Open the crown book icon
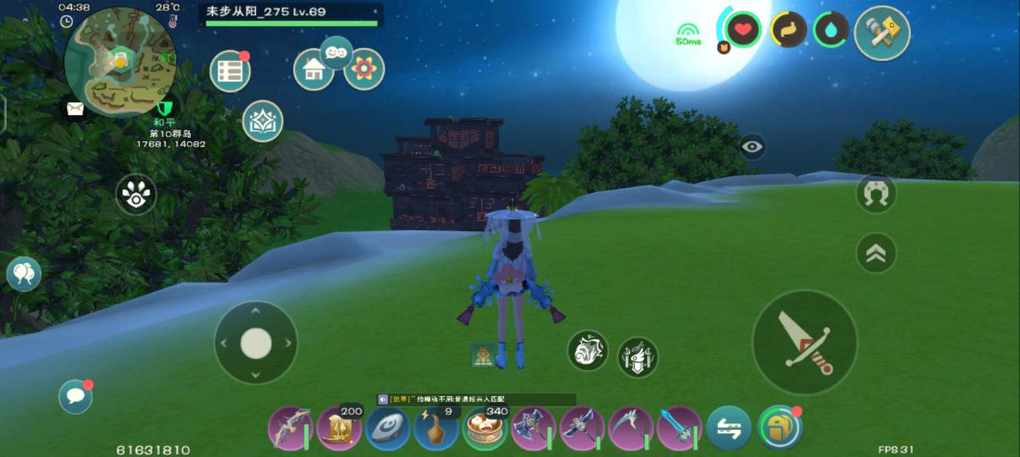Image resolution: width=1020 pixels, height=457 pixels. click(263, 121)
